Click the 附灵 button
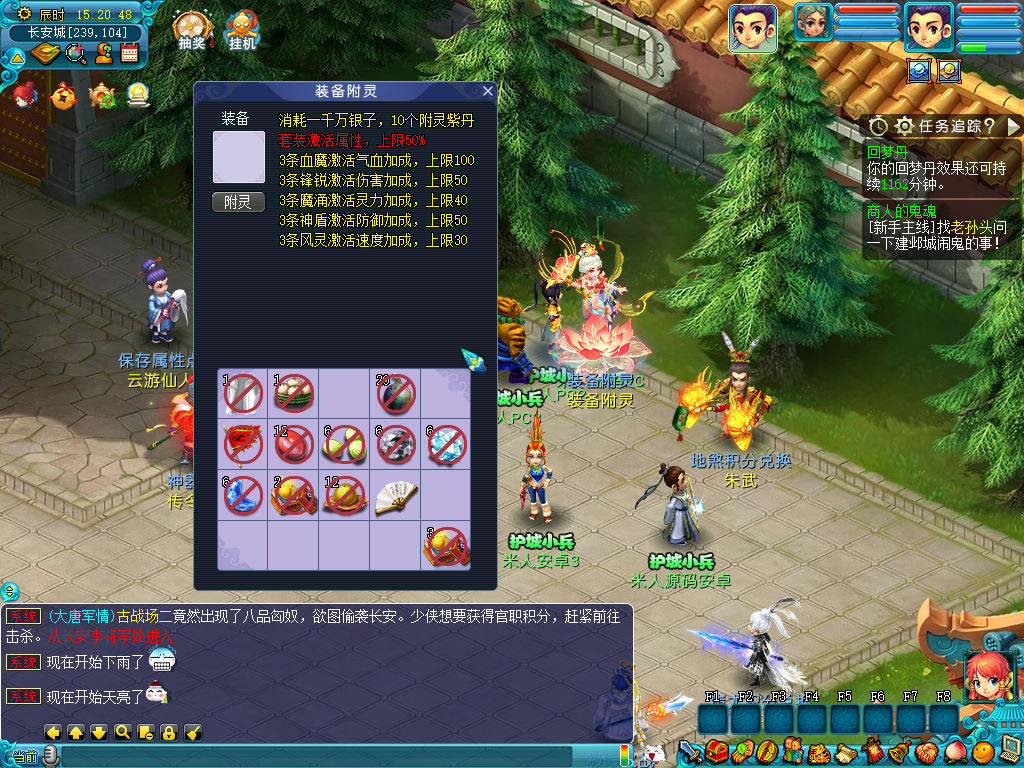 (238, 202)
